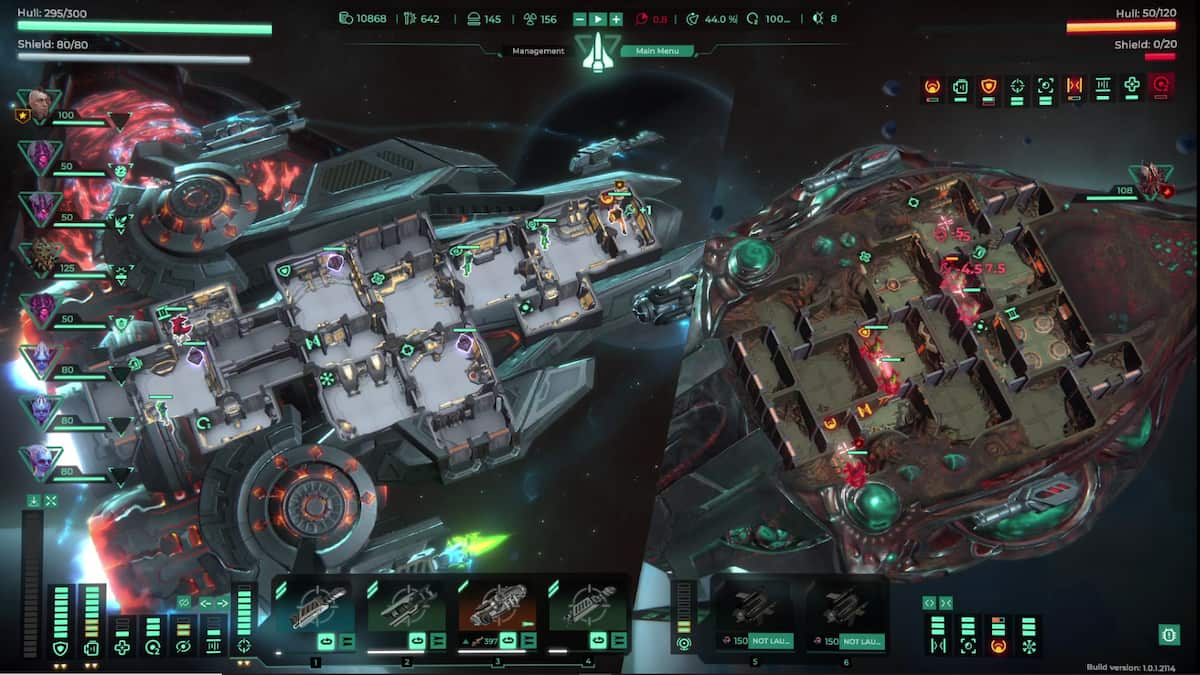Select the weapons targeting system icon

pos(244,645)
